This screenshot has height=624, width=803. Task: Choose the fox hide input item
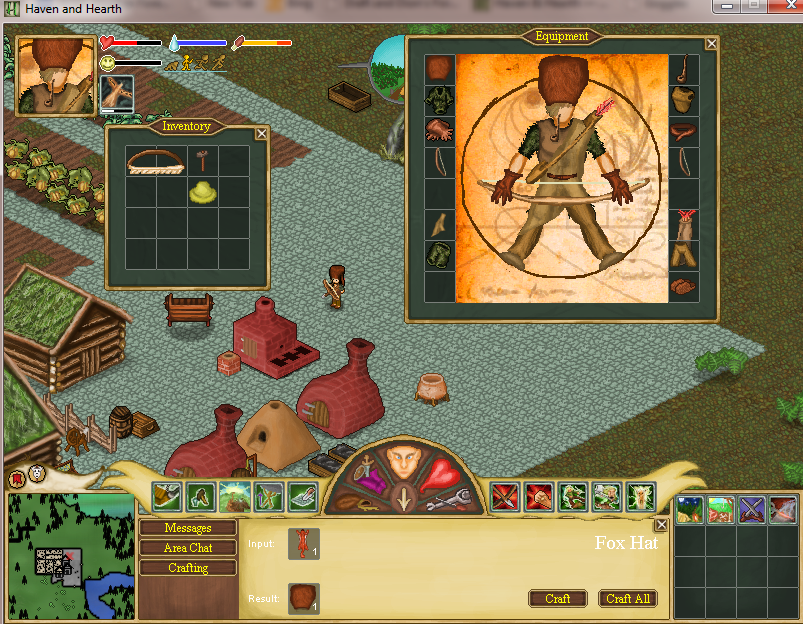pos(304,544)
